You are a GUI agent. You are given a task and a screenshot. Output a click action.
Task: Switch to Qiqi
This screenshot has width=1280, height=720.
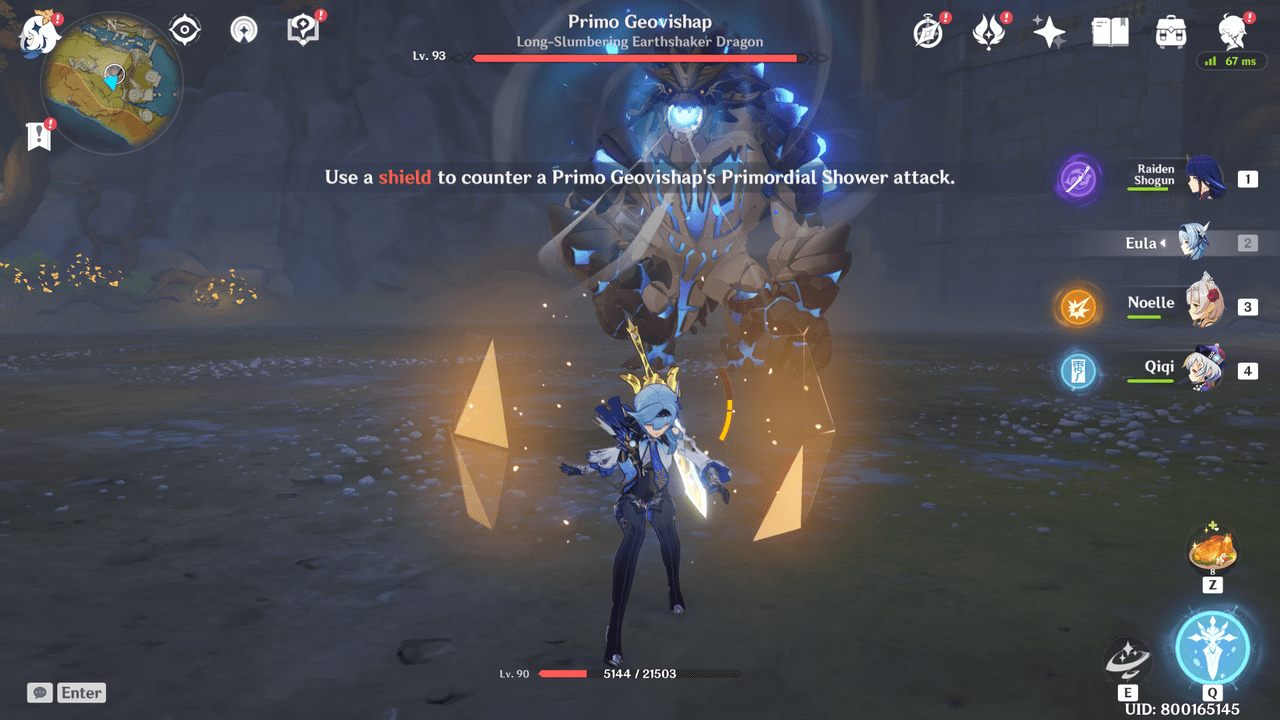tap(1203, 370)
